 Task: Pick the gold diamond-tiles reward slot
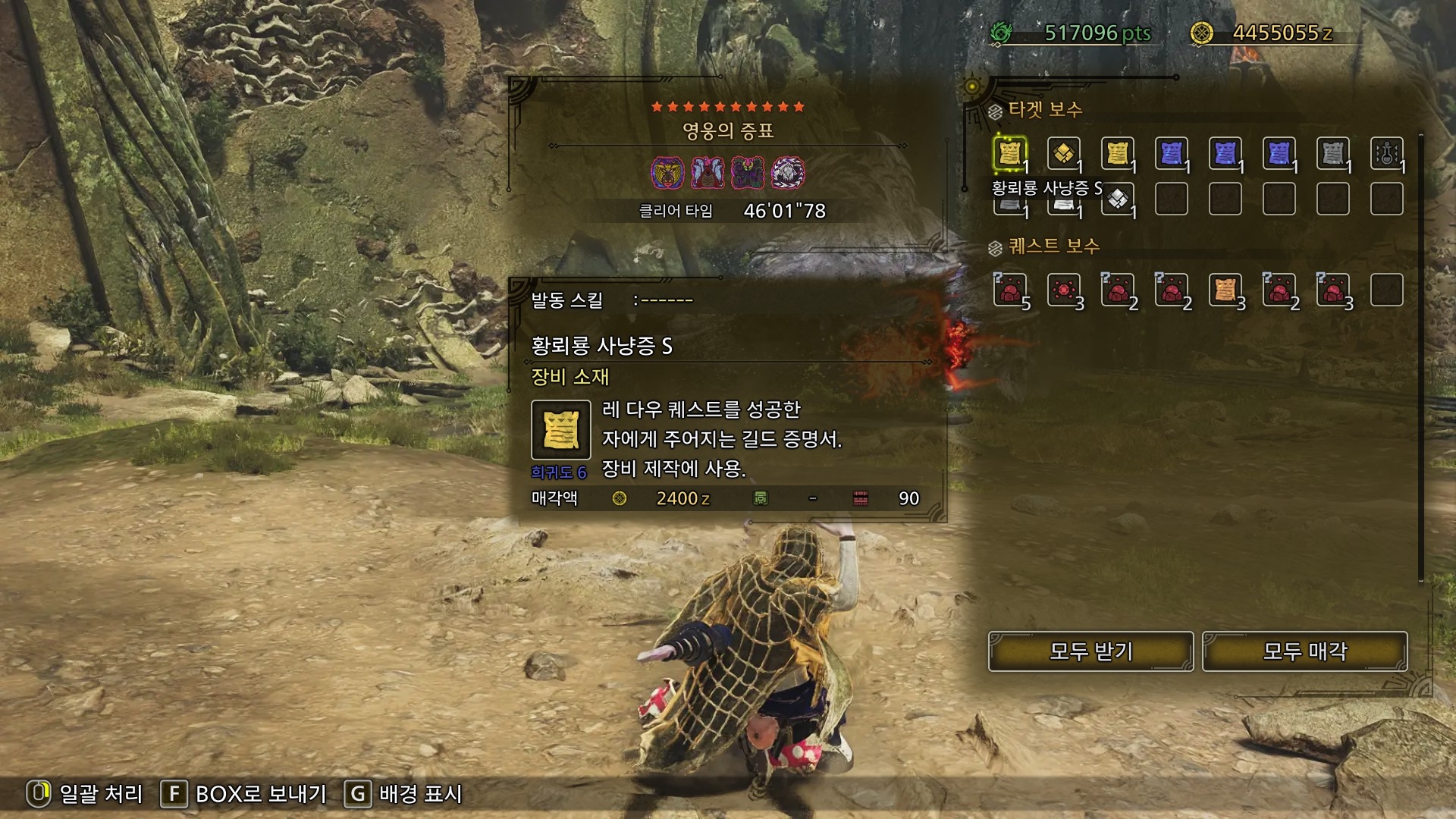(1063, 154)
